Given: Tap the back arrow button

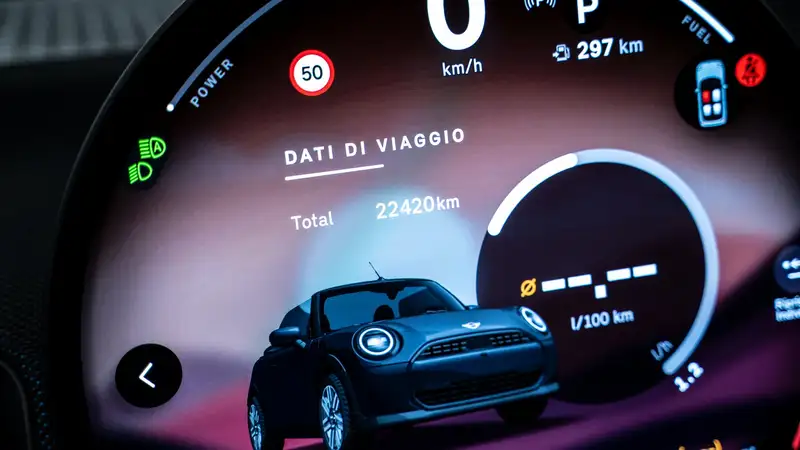Looking at the screenshot, I should point(148,376).
